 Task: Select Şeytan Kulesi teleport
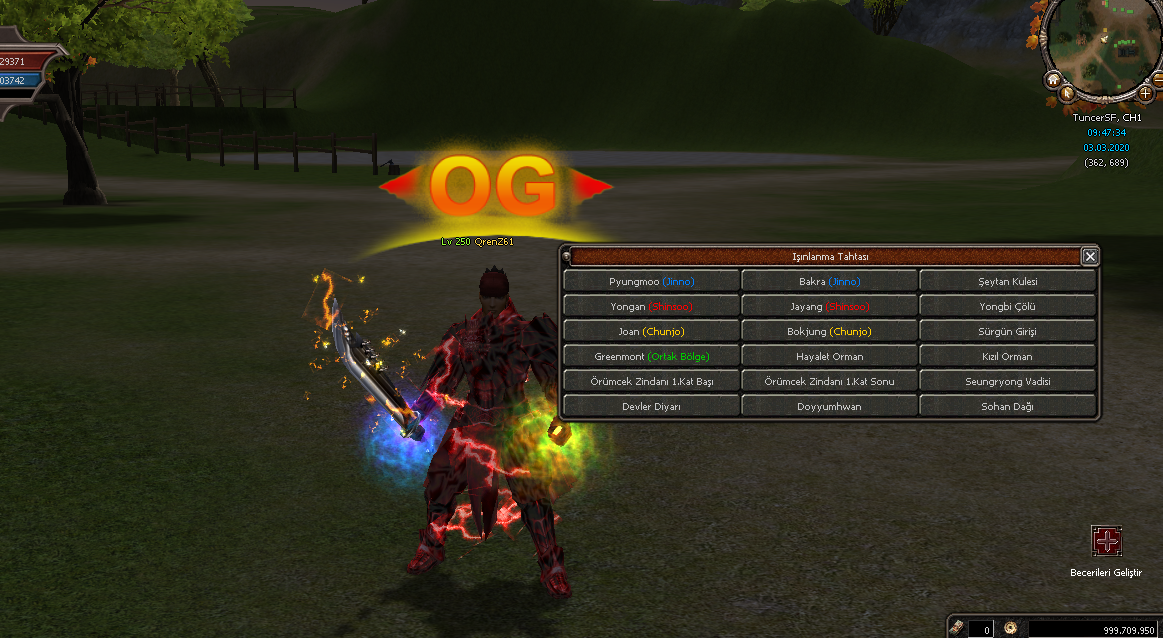(x=1007, y=281)
